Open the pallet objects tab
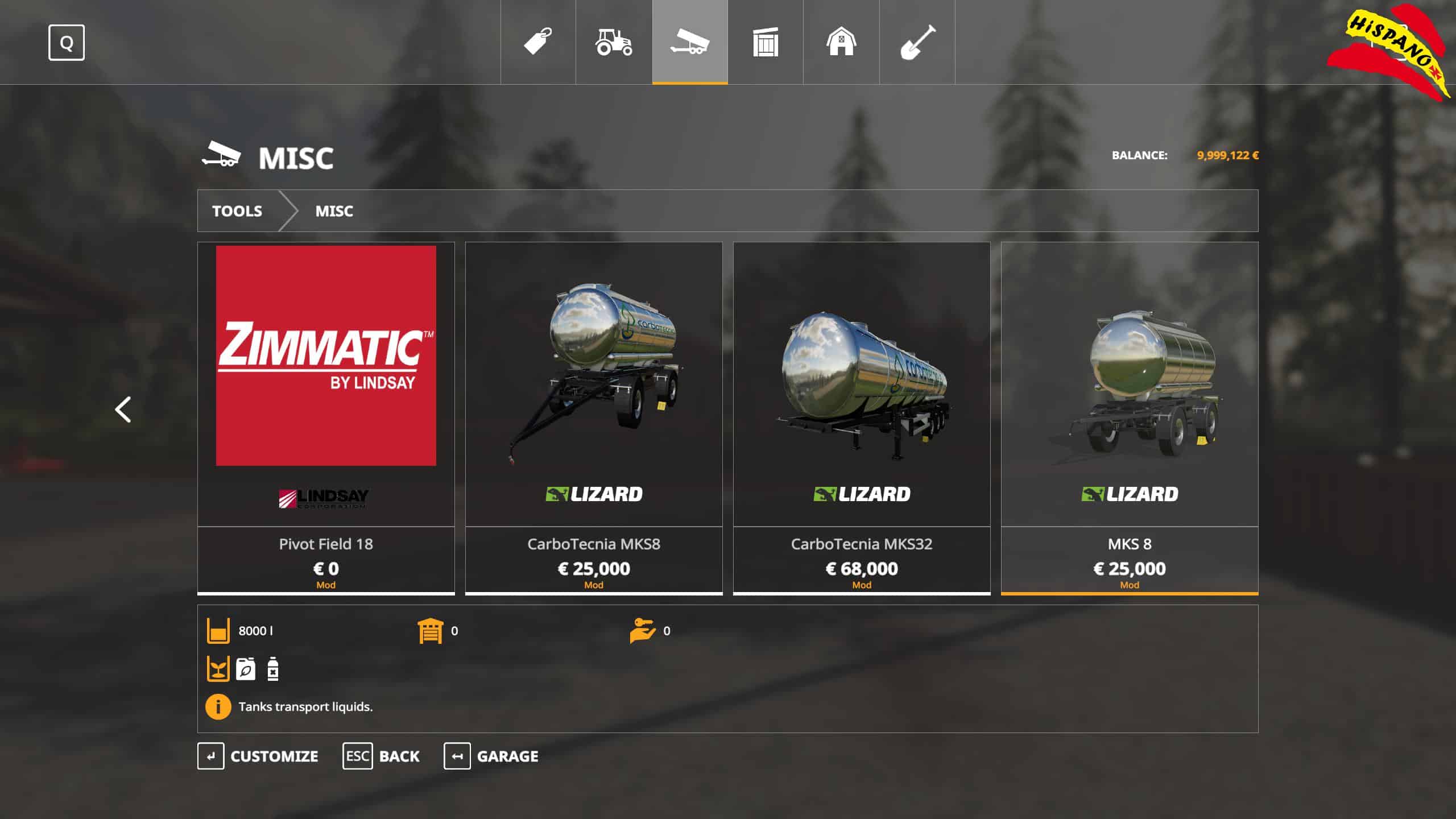The height and width of the screenshot is (819, 1456). click(765, 42)
